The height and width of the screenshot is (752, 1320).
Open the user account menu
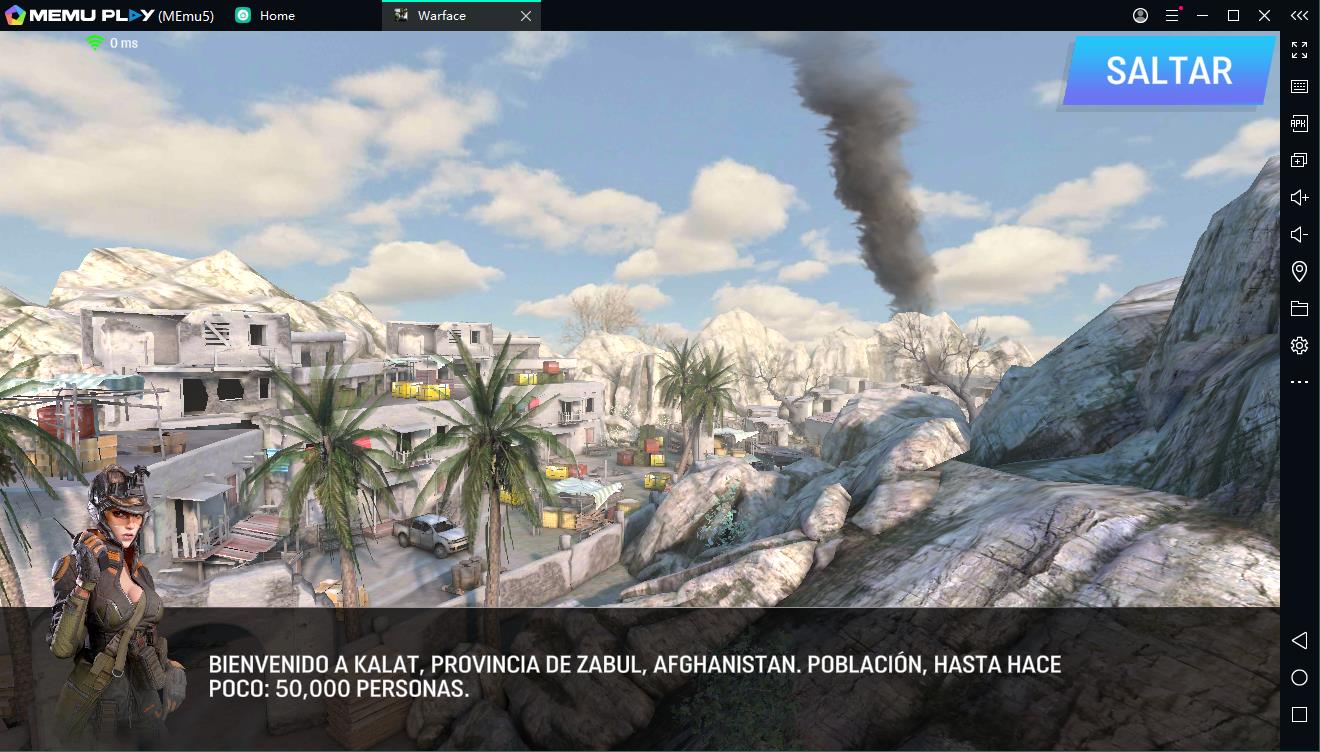[x=1139, y=15]
